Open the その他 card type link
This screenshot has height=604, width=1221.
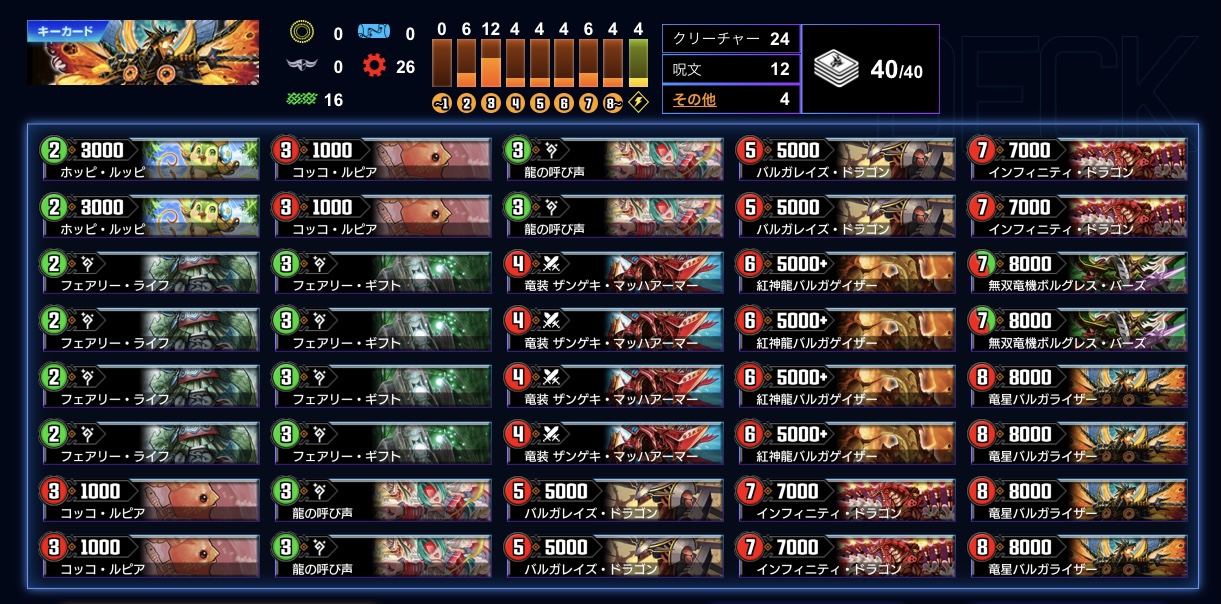(x=695, y=99)
